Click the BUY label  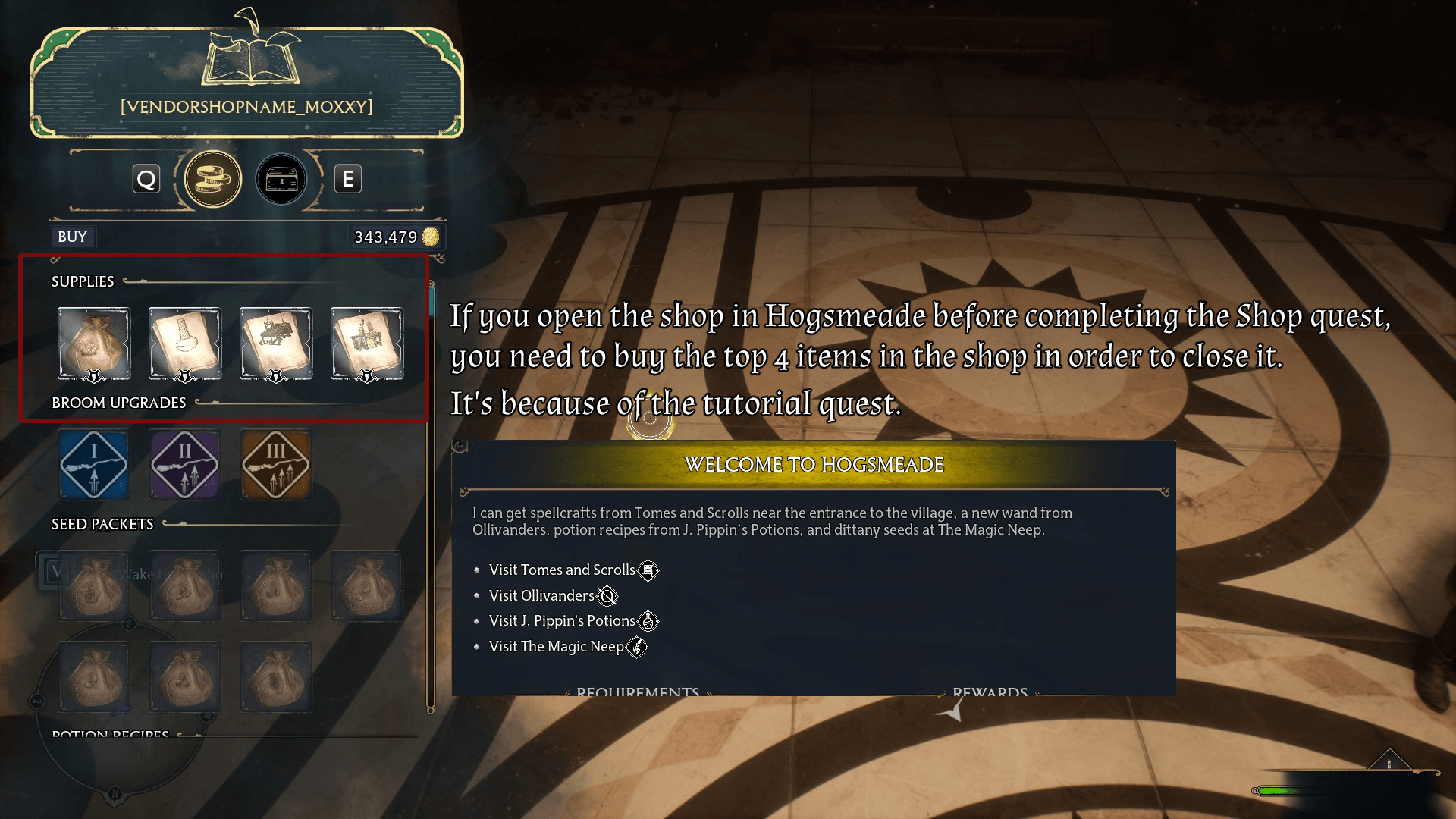(72, 237)
